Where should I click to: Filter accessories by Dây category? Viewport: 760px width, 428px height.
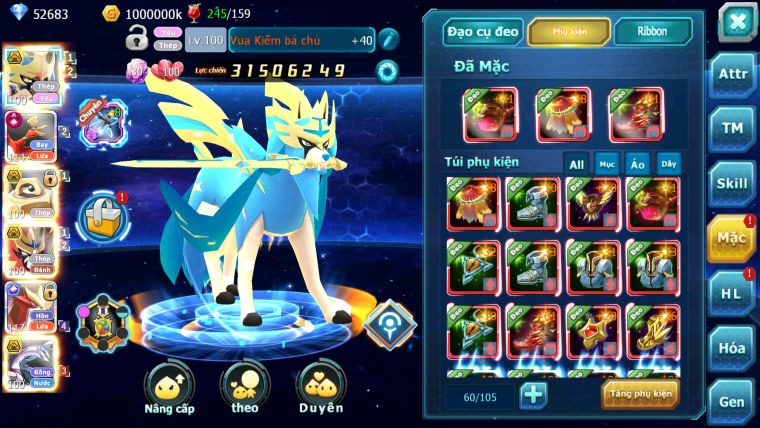coord(667,164)
